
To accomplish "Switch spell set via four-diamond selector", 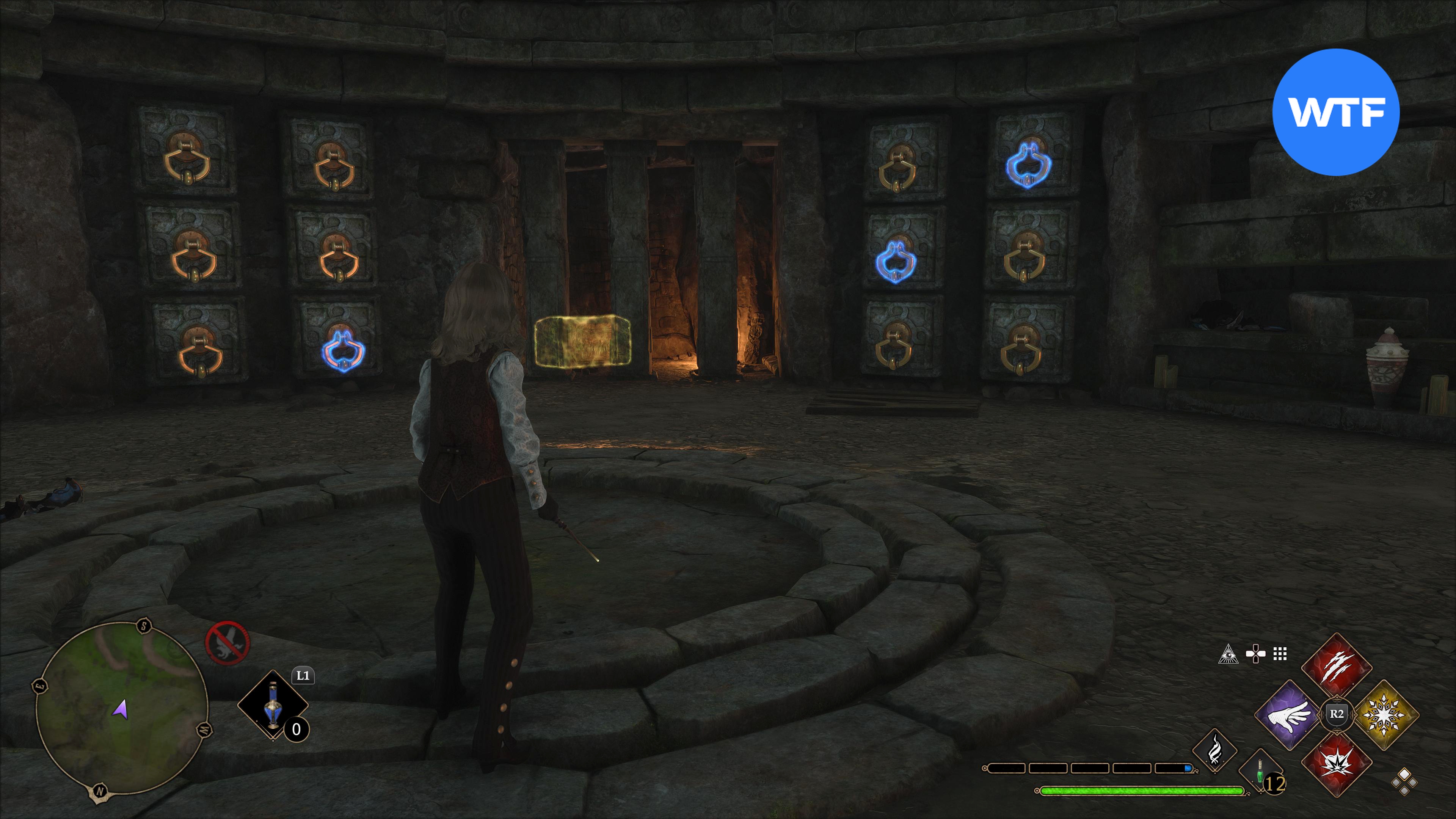I will 1404,782.
